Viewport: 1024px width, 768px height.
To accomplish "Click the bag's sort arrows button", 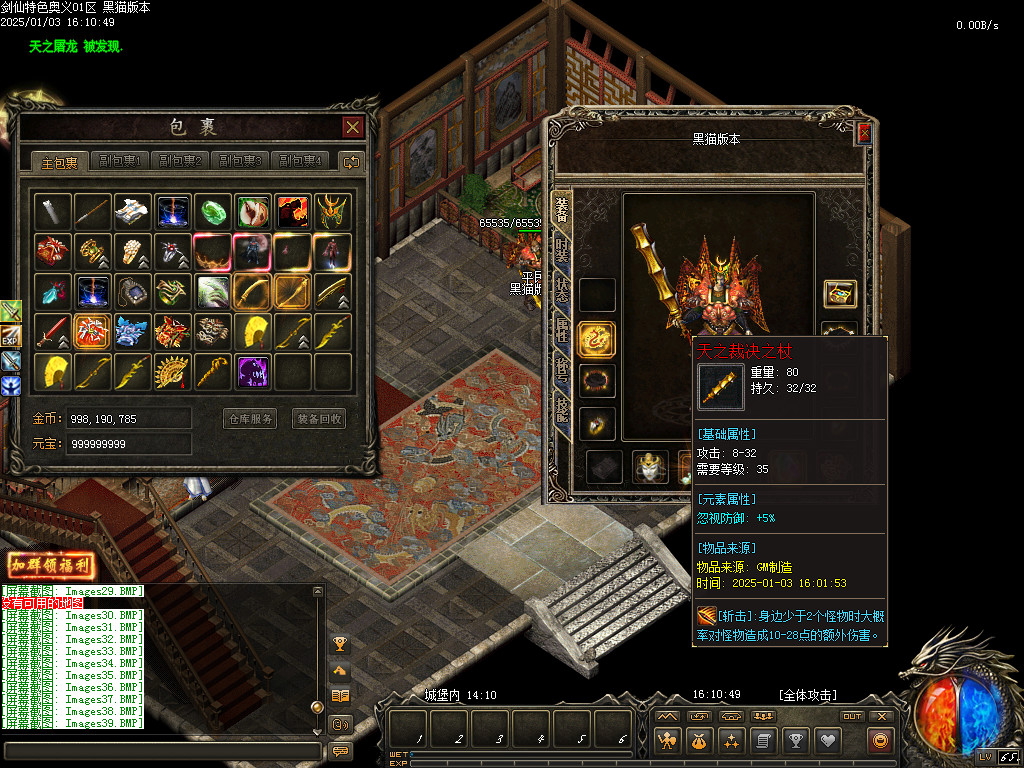I will [350, 161].
